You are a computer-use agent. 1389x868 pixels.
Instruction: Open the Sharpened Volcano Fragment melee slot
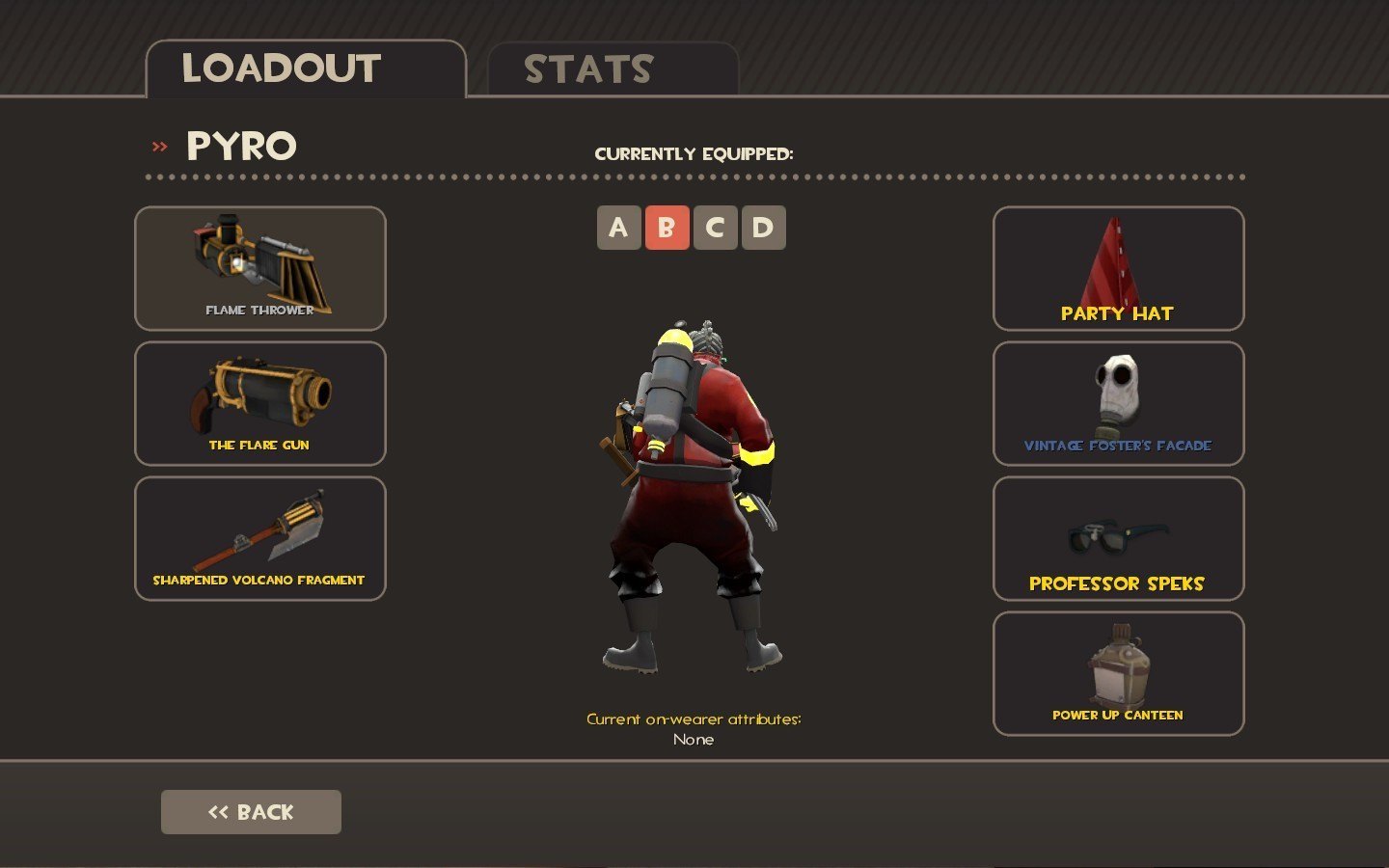[x=260, y=538]
